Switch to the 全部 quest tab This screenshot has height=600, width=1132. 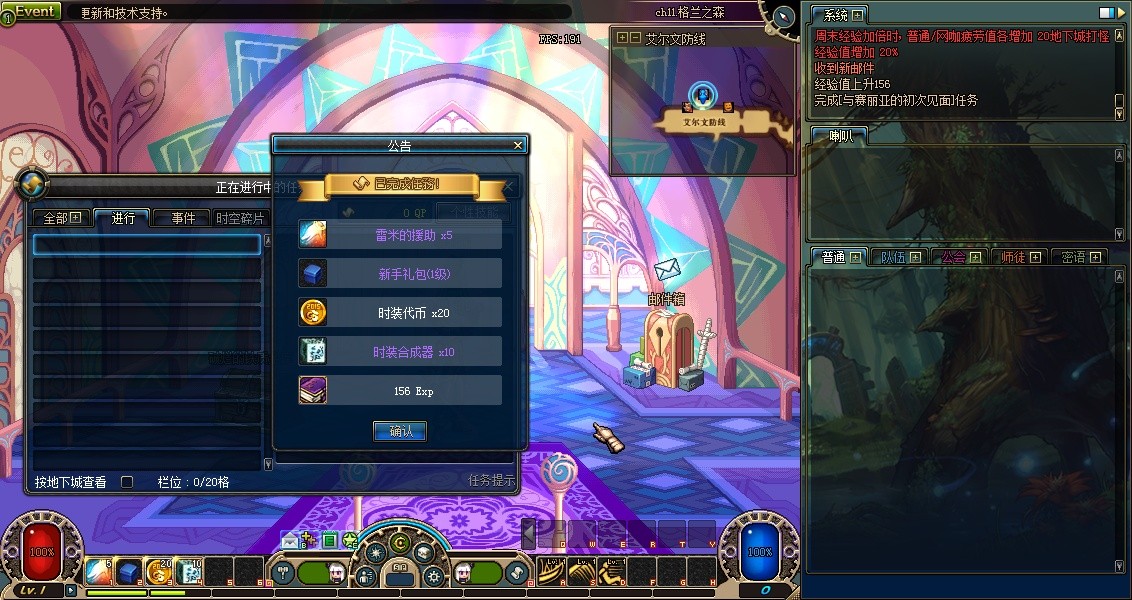61,218
